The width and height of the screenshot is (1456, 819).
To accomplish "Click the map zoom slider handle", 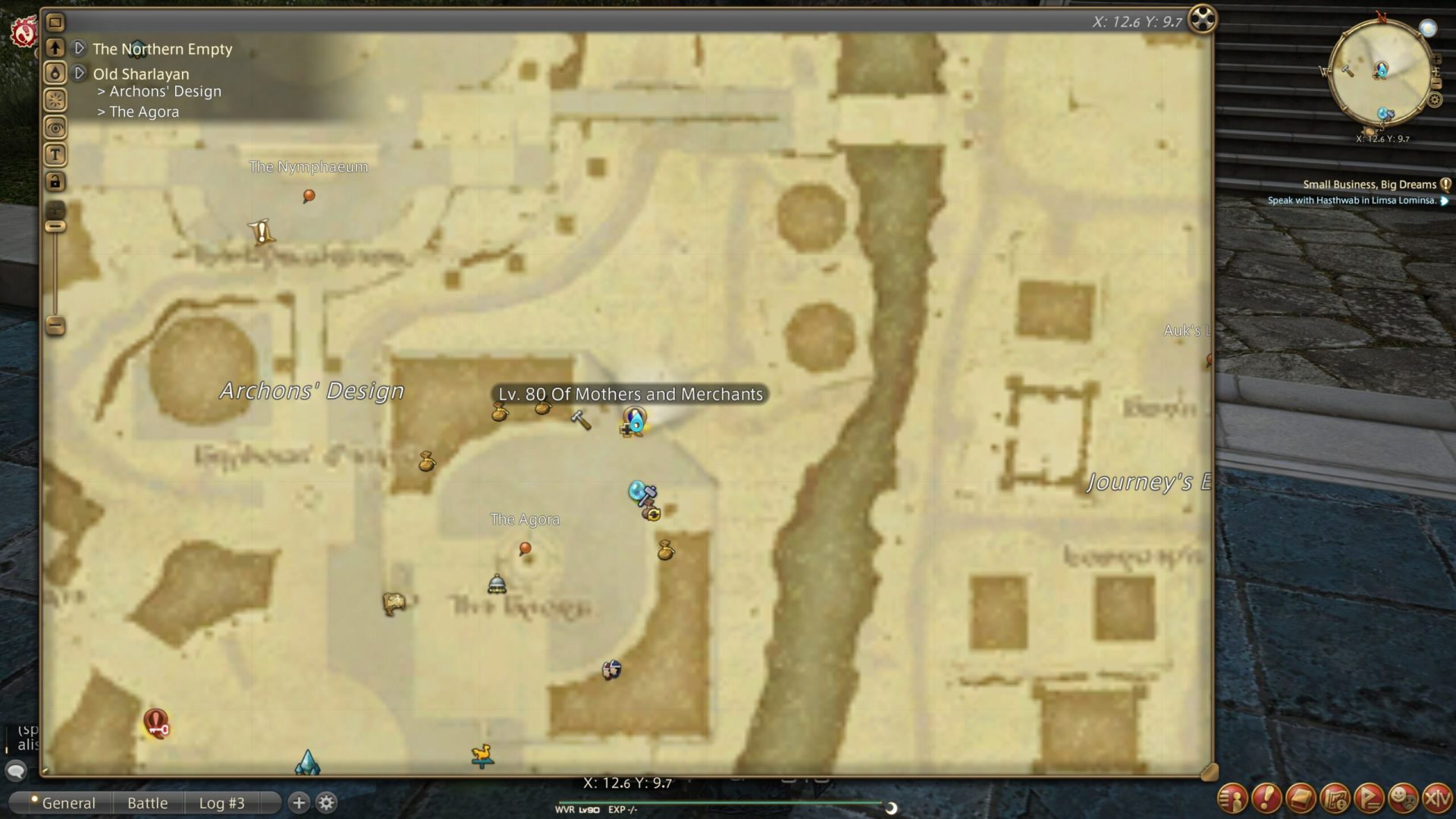I will (54, 226).
